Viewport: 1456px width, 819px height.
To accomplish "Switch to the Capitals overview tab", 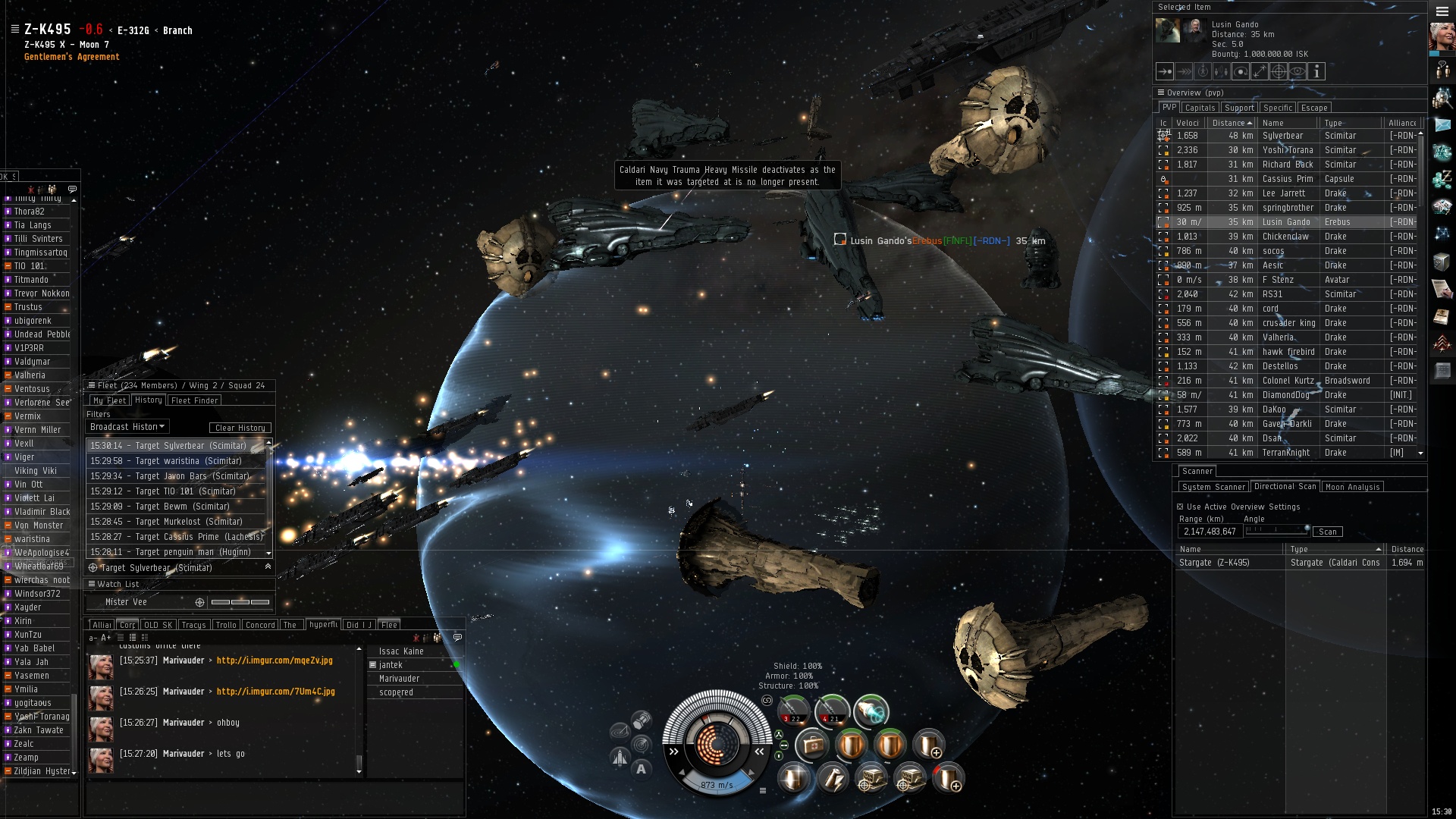I will coord(1200,108).
